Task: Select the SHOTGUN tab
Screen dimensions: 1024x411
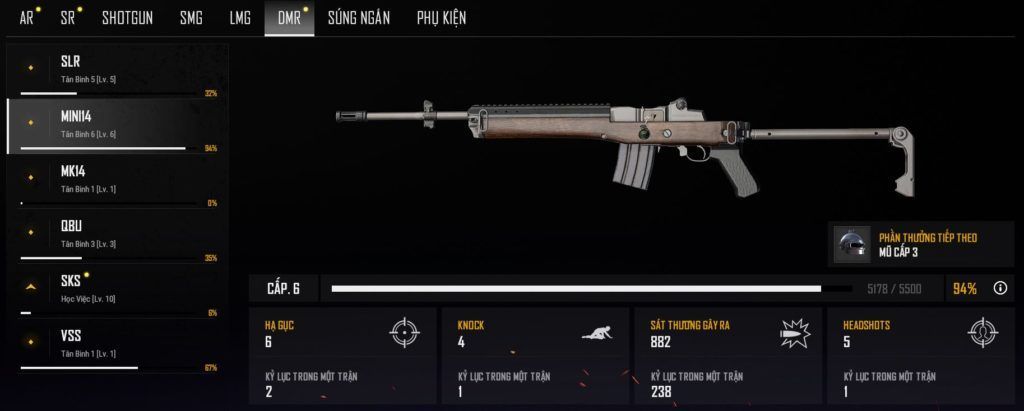Action: tap(127, 17)
